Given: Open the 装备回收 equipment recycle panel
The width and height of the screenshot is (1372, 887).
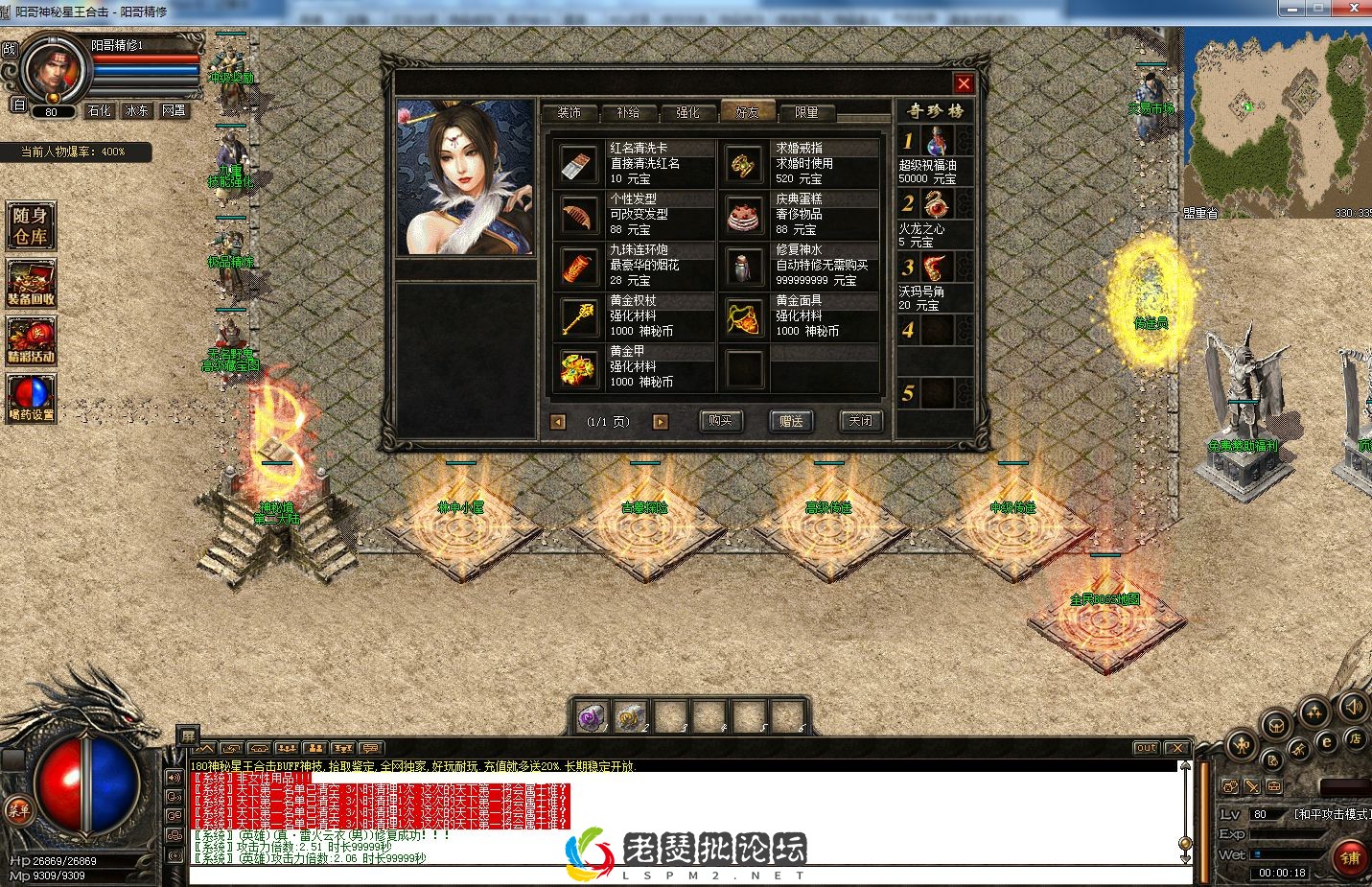Looking at the screenshot, I should 30,284.
